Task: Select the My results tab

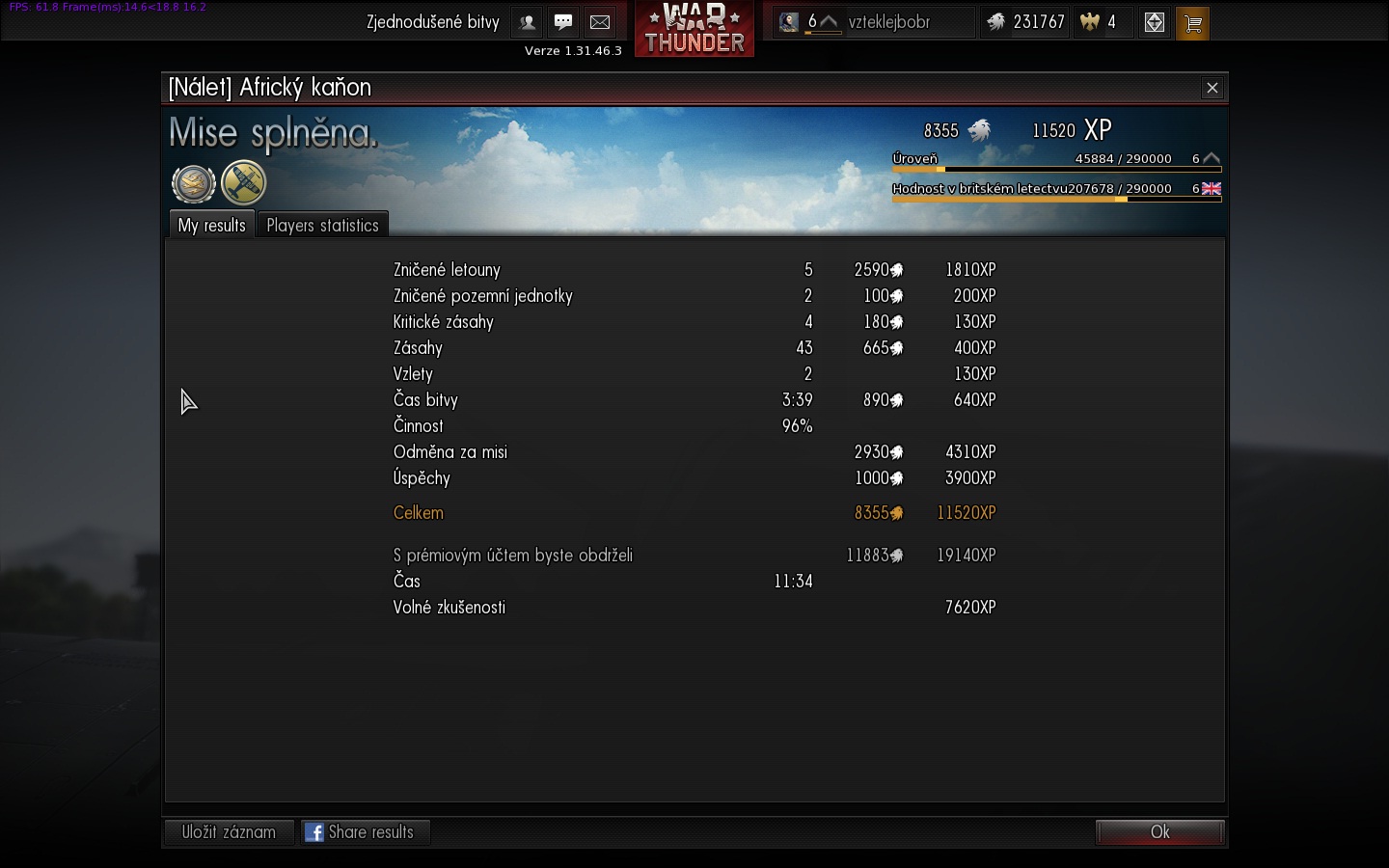Action: click(211, 226)
